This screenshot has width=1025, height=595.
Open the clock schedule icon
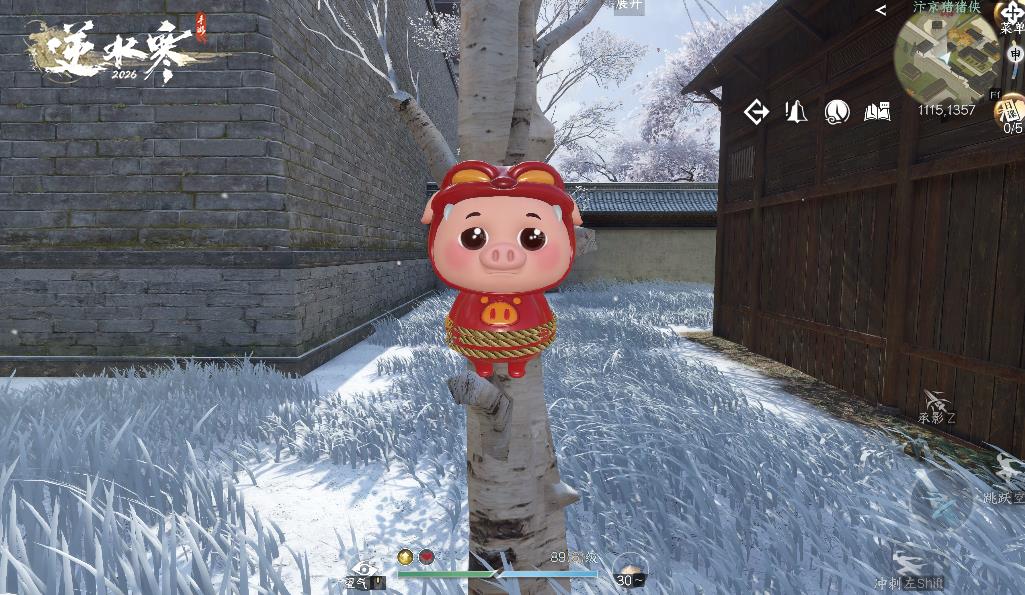point(837,112)
